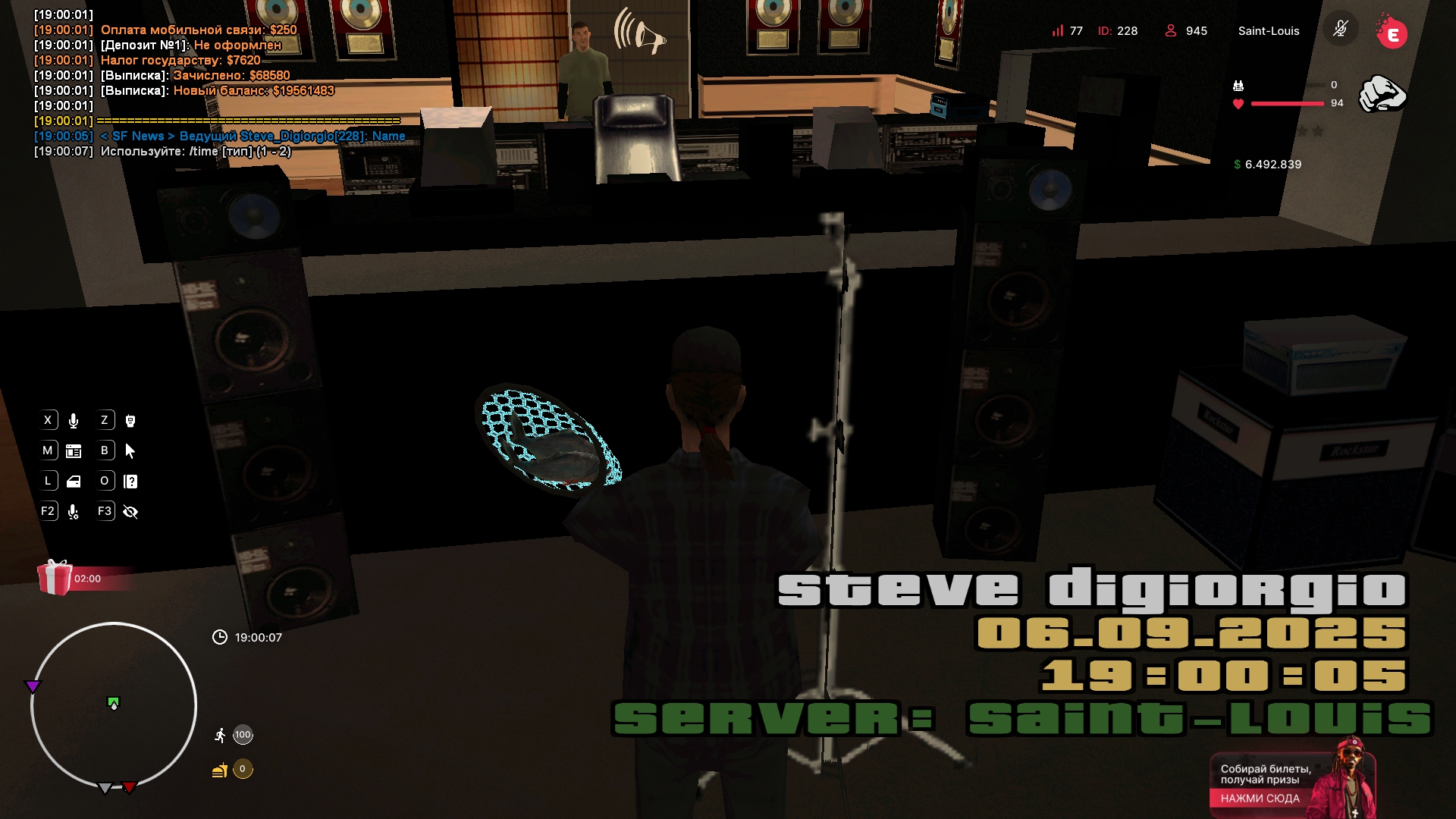Click the circular minimap
This screenshot has height=819, width=1456.
tap(114, 706)
